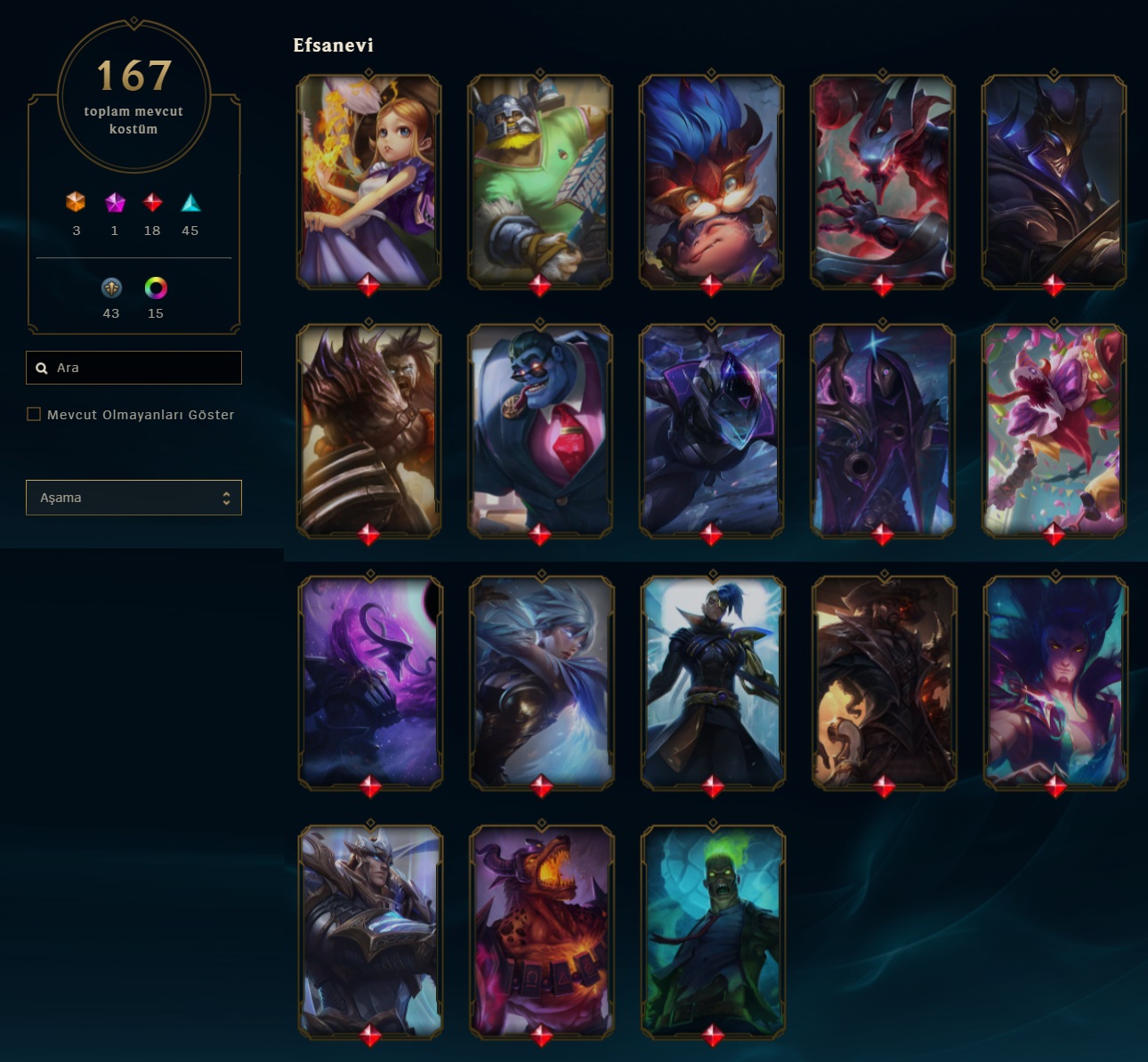Image resolution: width=1148 pixels, height=1062 pixels.
Task: Open the blue zombie in business suit skin
Action: coord(540,430)
